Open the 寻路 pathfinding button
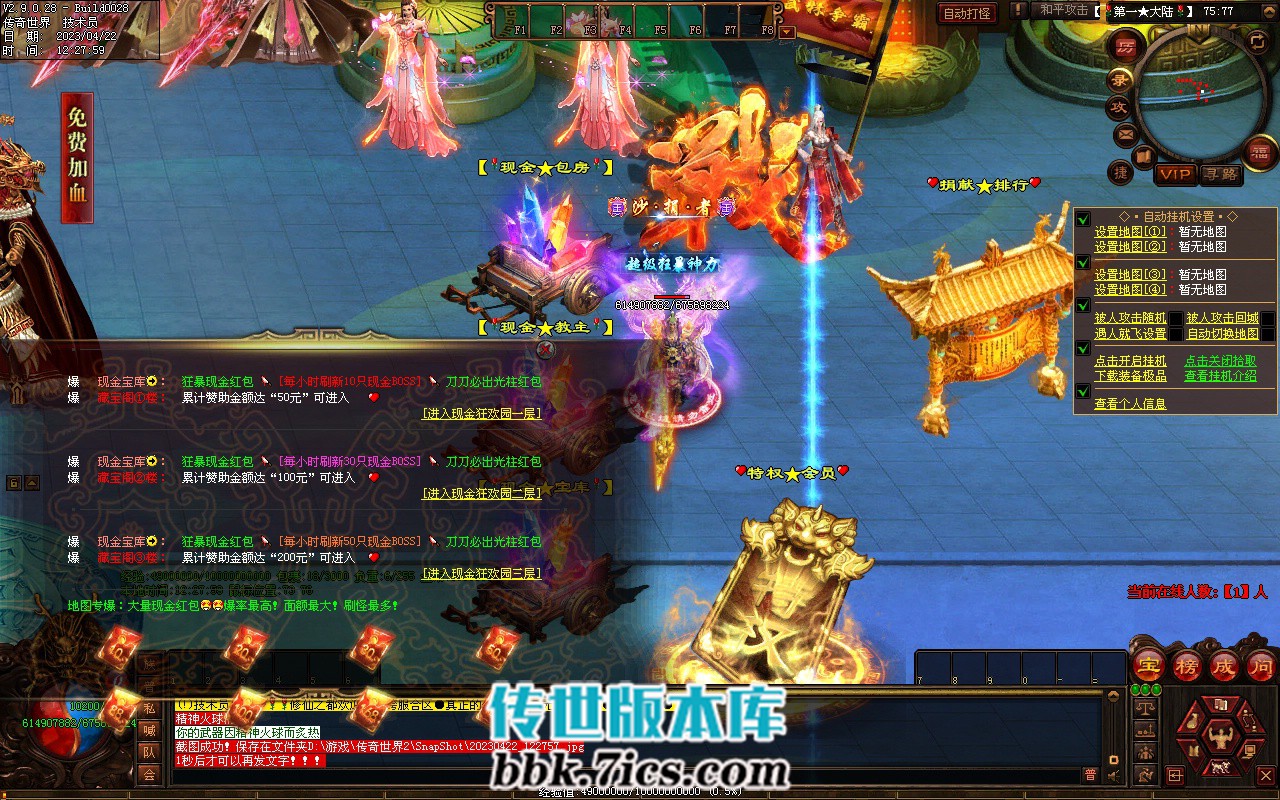This screenshot has width=1280, height=800. click(1219, 174)
